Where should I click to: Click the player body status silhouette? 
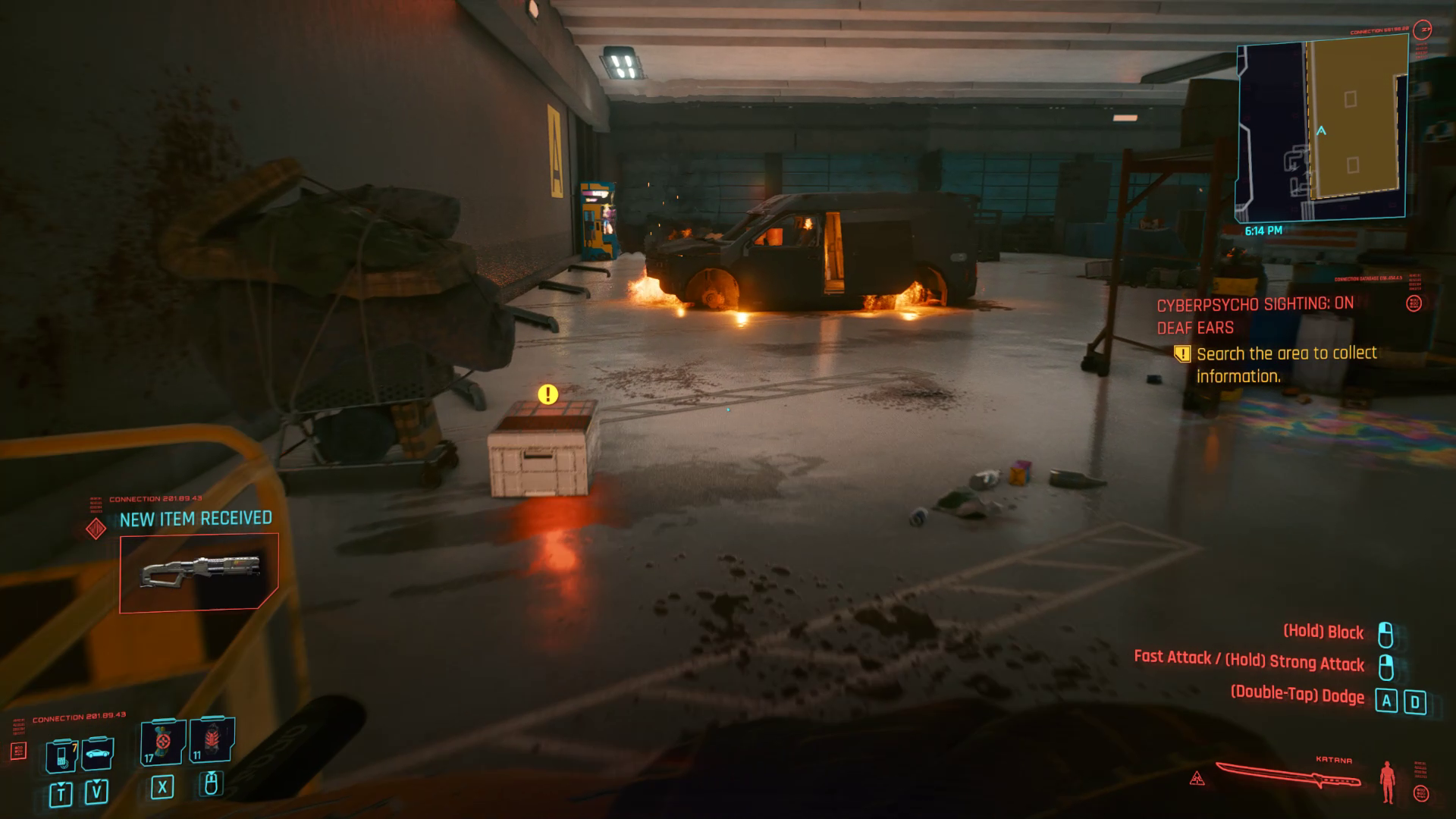(x=1387, y=783)
